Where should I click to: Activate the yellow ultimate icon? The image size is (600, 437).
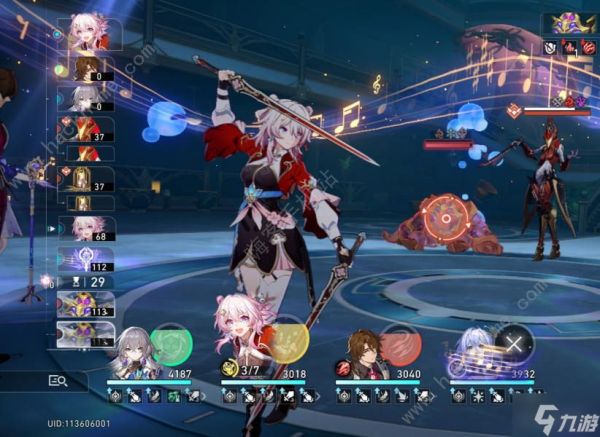click(287, 343)
